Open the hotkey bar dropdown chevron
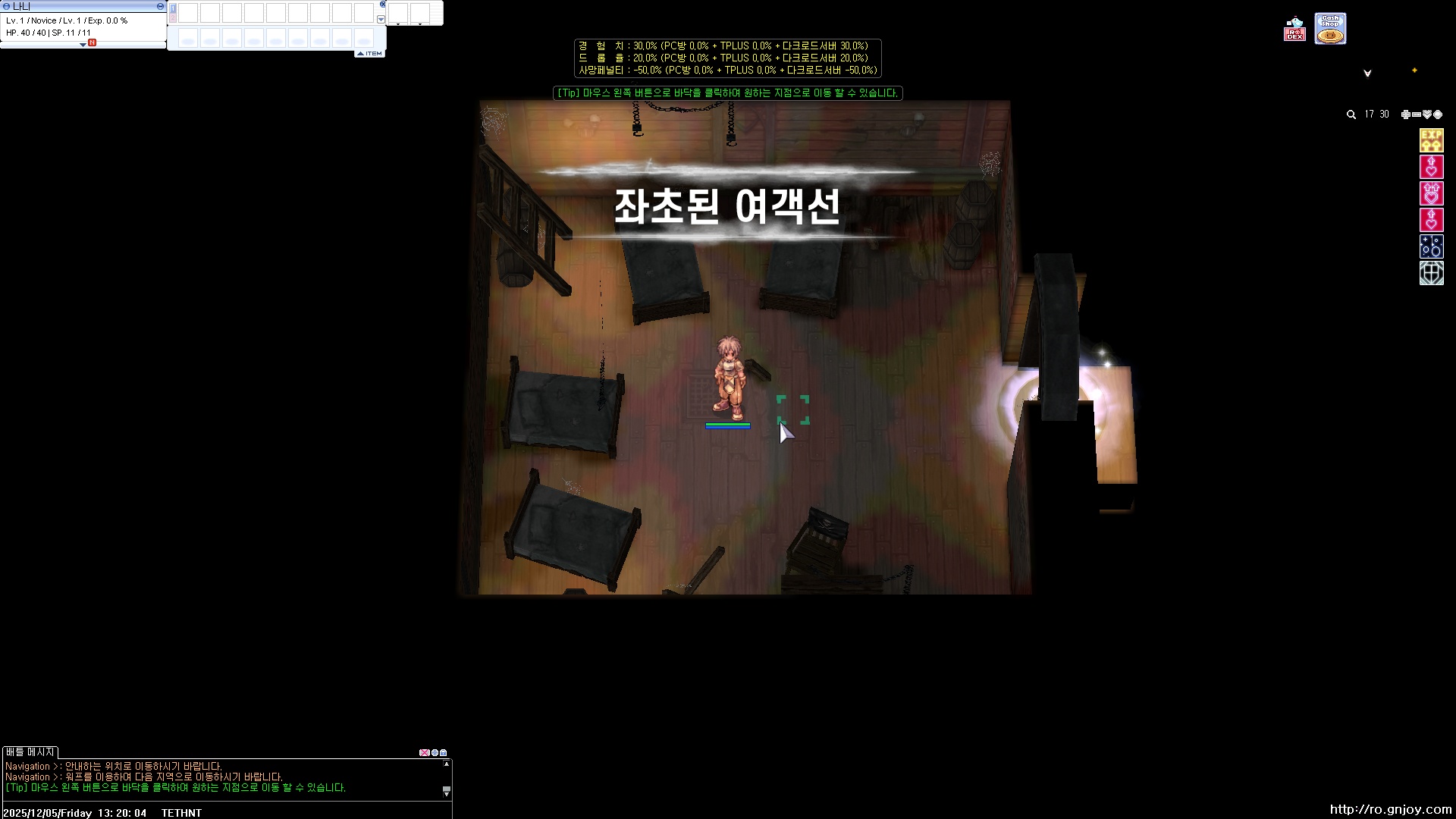This screenshot has width=1456, height=819. pos(381,18)
